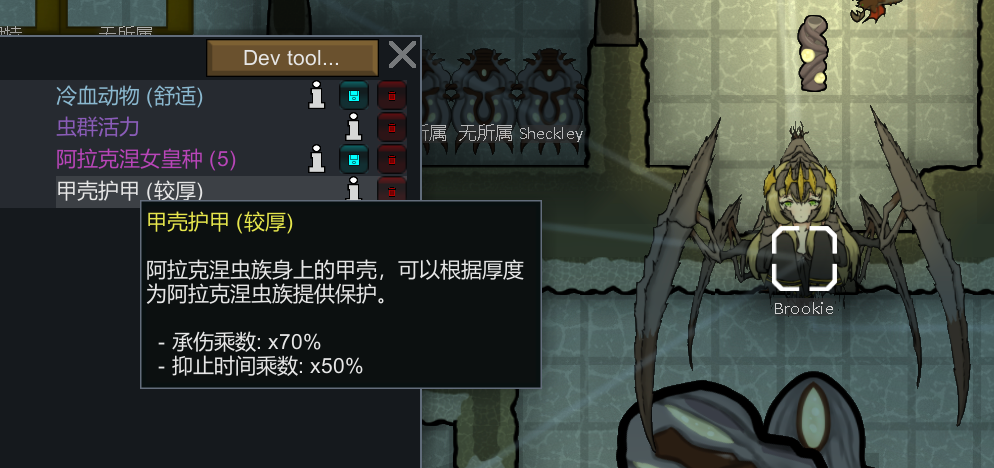Image resolution: width=994 pixels, height=468 pixels.
Task: View info for 阿拉克涅女皇种
Action: point(318,158)
